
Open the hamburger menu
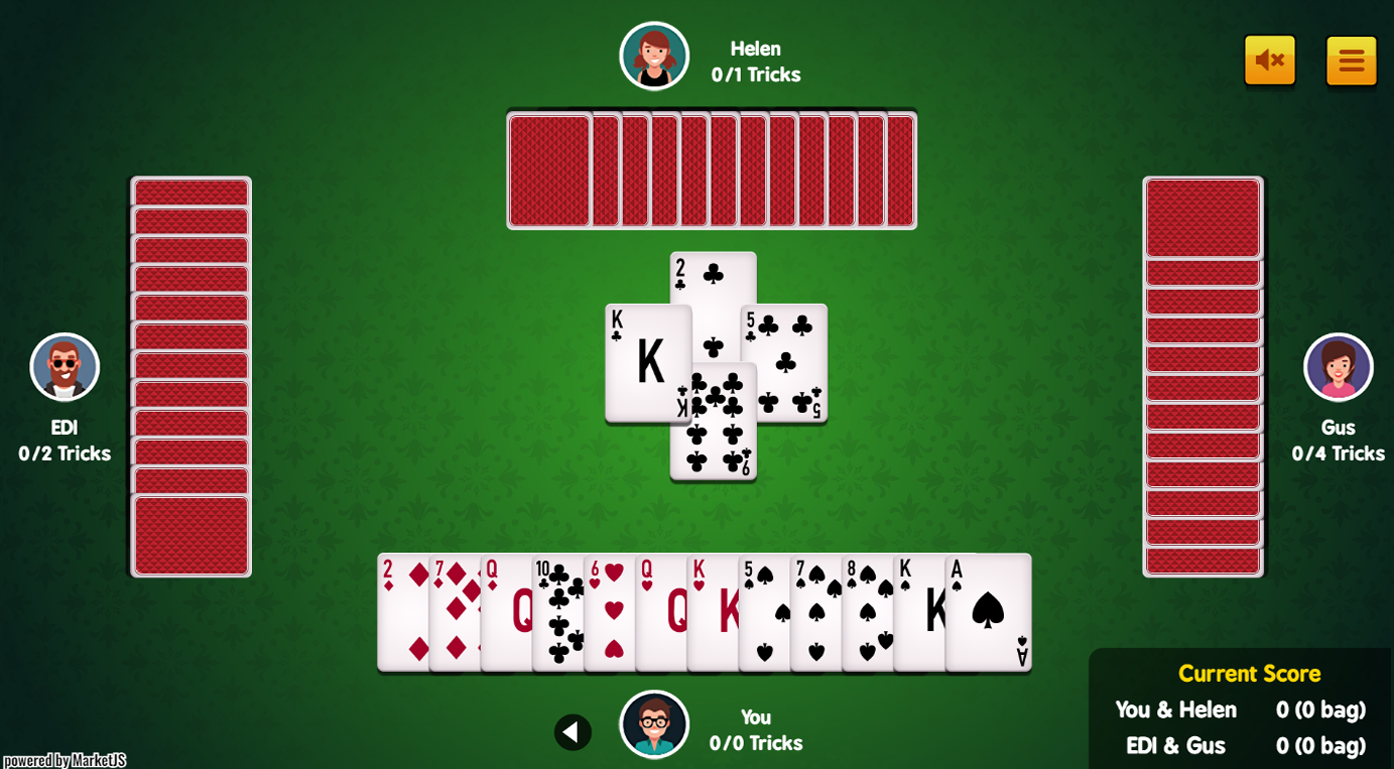pyautogui.click(x=1351, y=60)
